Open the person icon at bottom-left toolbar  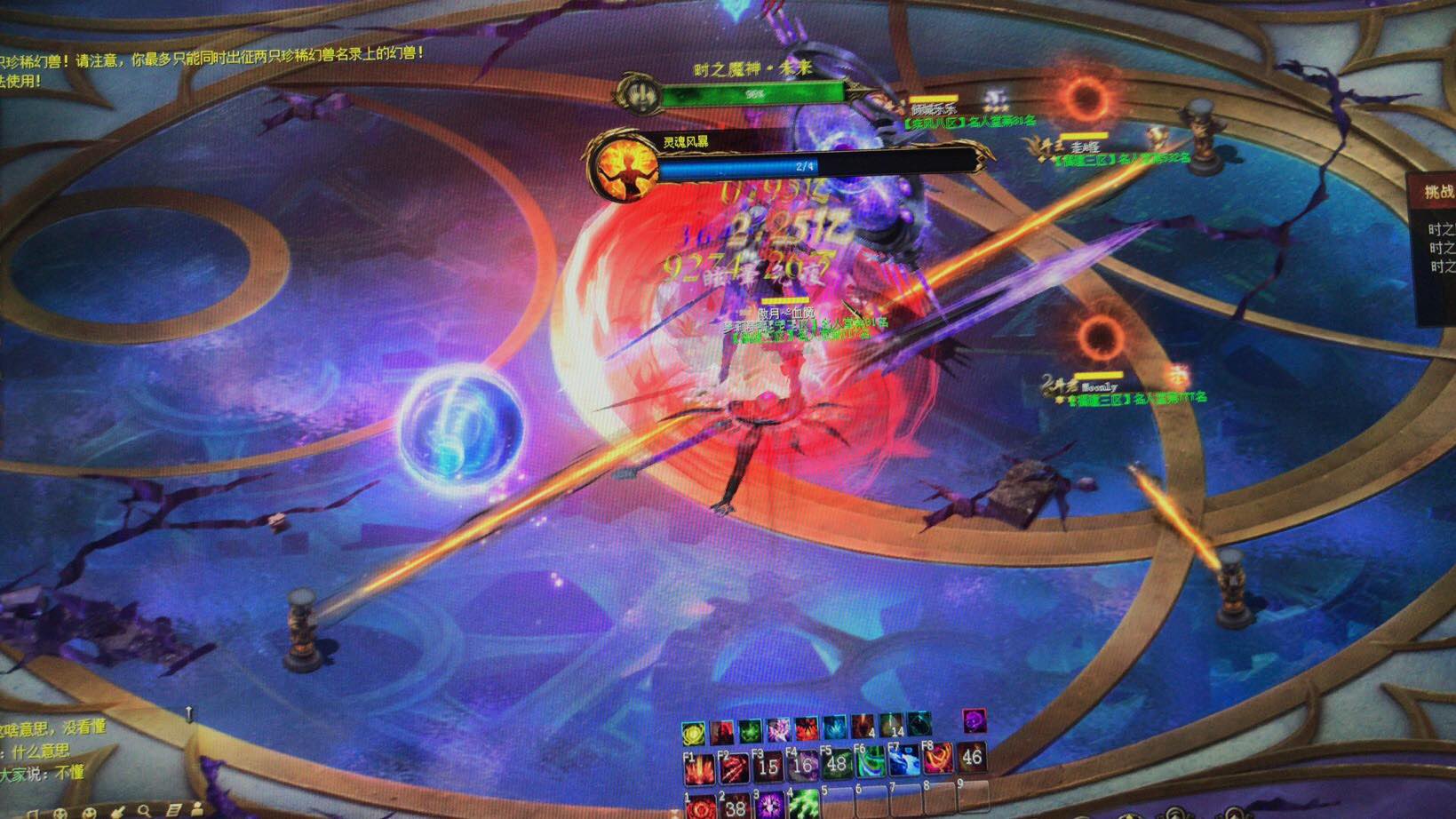click(197, 811)
